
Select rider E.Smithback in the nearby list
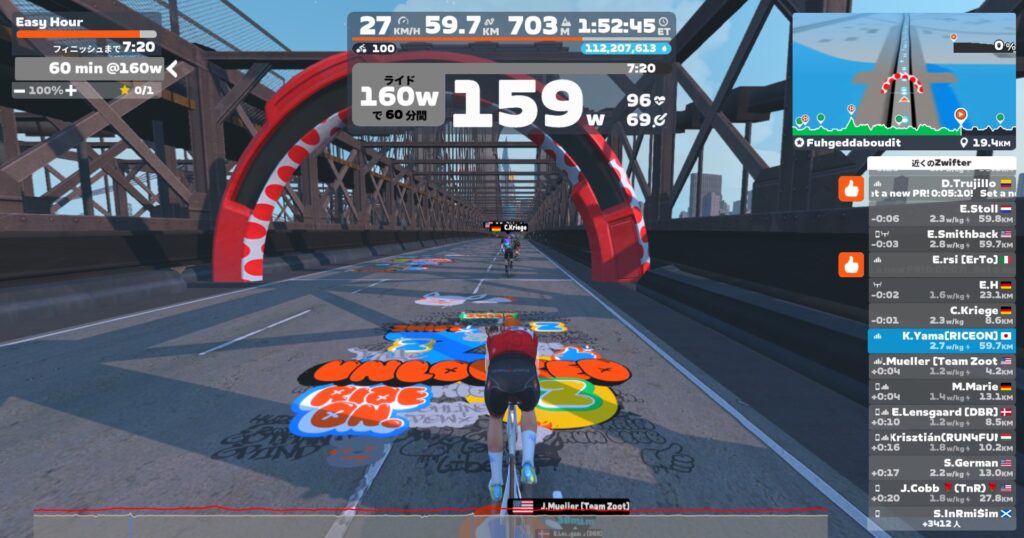[x=942, y=238]
